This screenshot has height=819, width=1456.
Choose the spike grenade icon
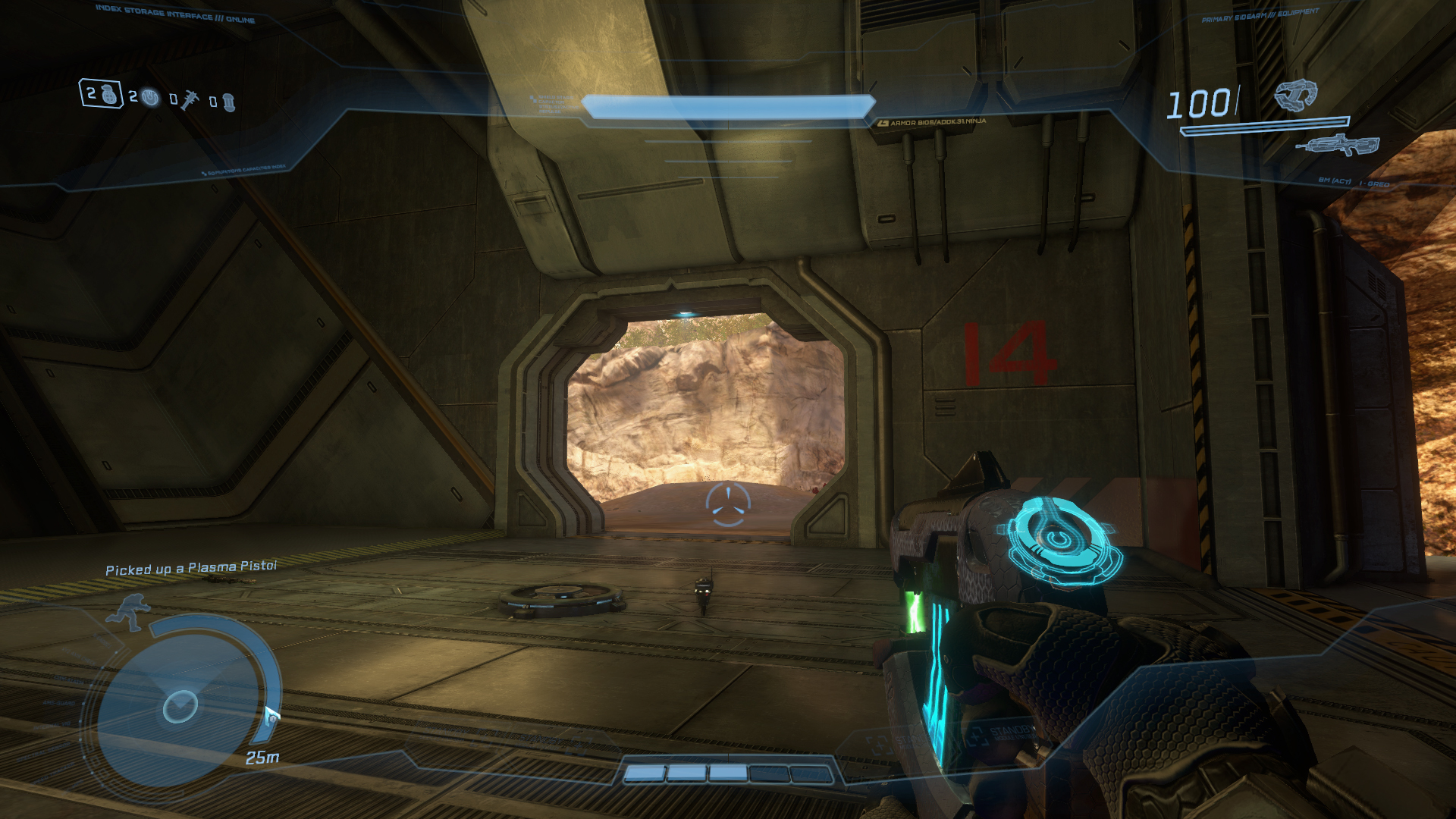[x=189, y=99]
